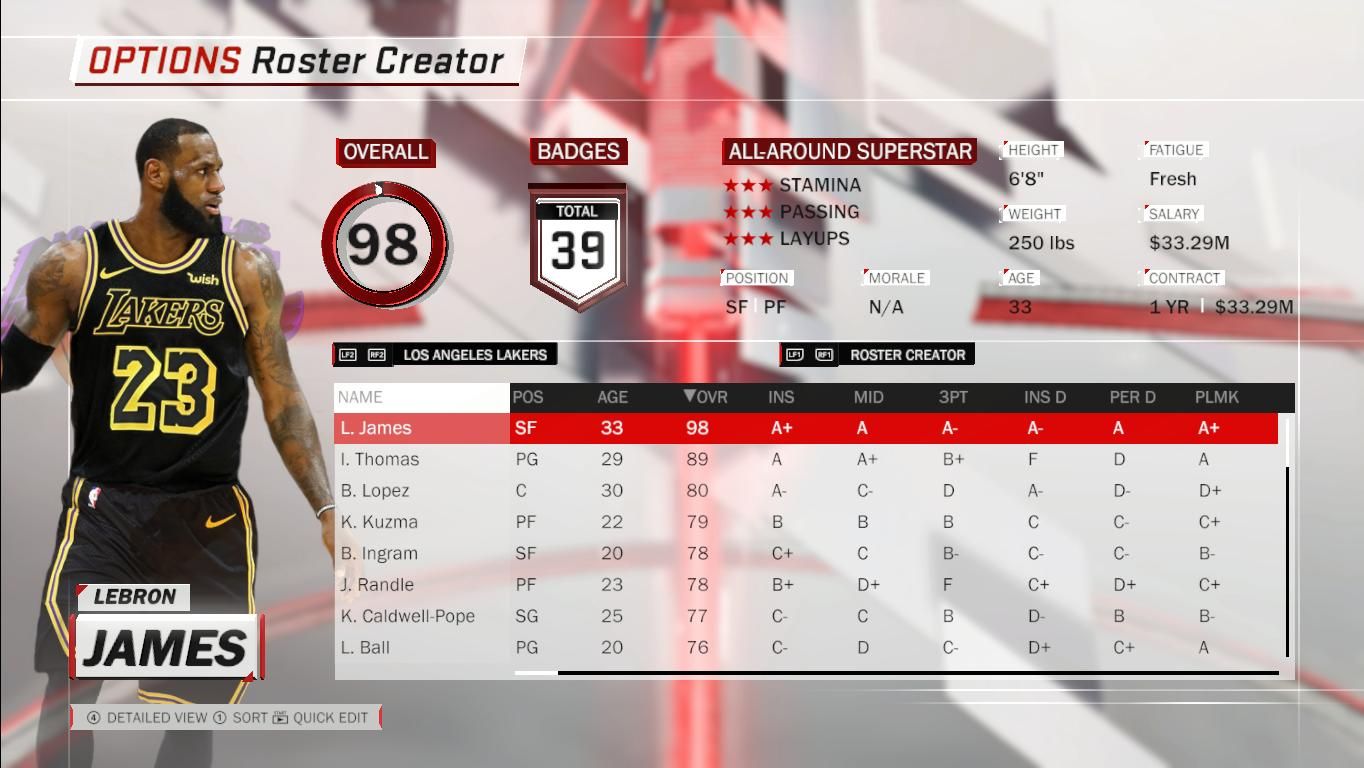
Task: Sort by the PLMK column header
Action: [x=1216, y=397]
